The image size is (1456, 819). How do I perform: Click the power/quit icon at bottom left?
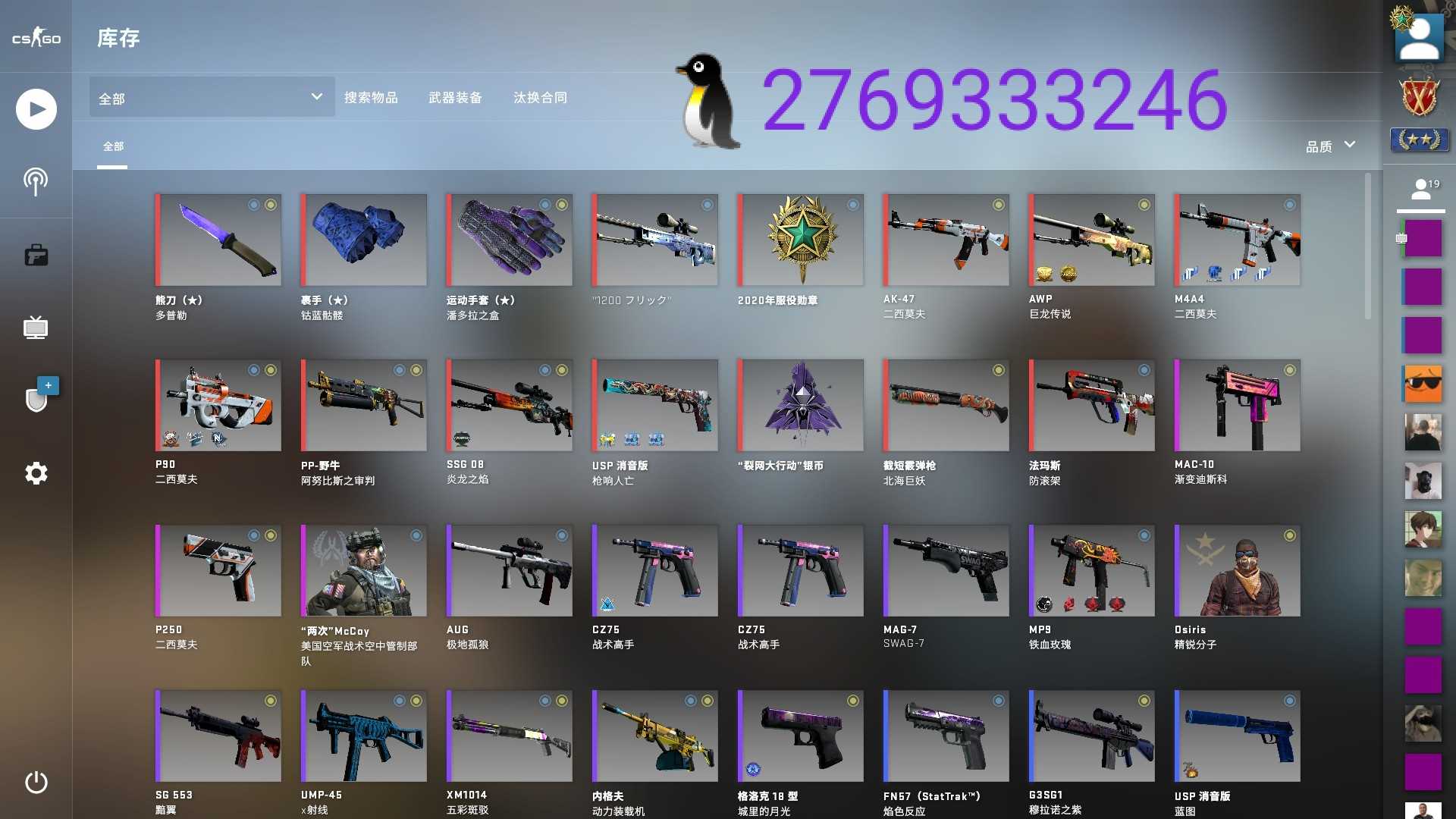35,783
